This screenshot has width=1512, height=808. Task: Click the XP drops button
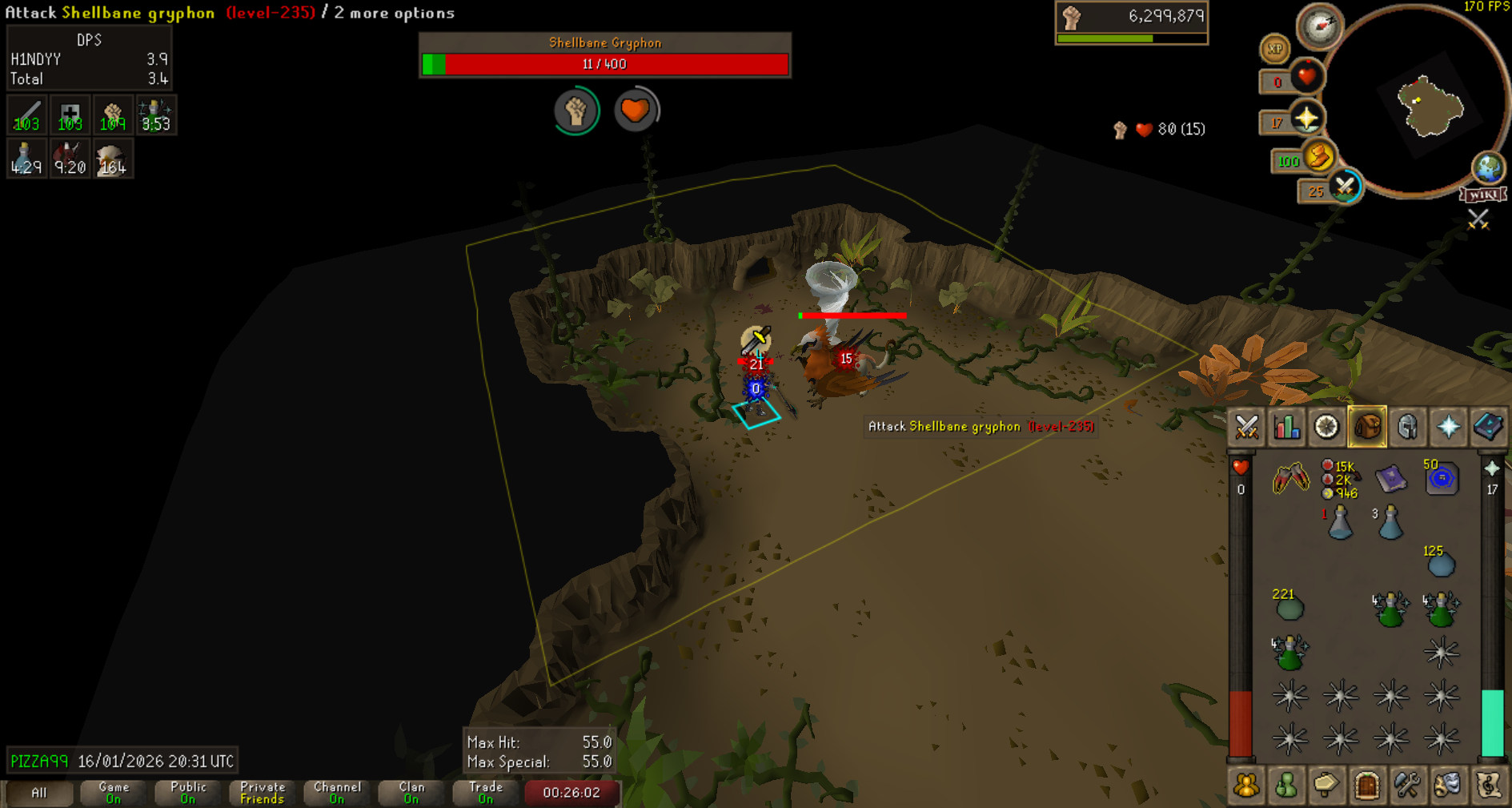click(x=1274, y=49)
